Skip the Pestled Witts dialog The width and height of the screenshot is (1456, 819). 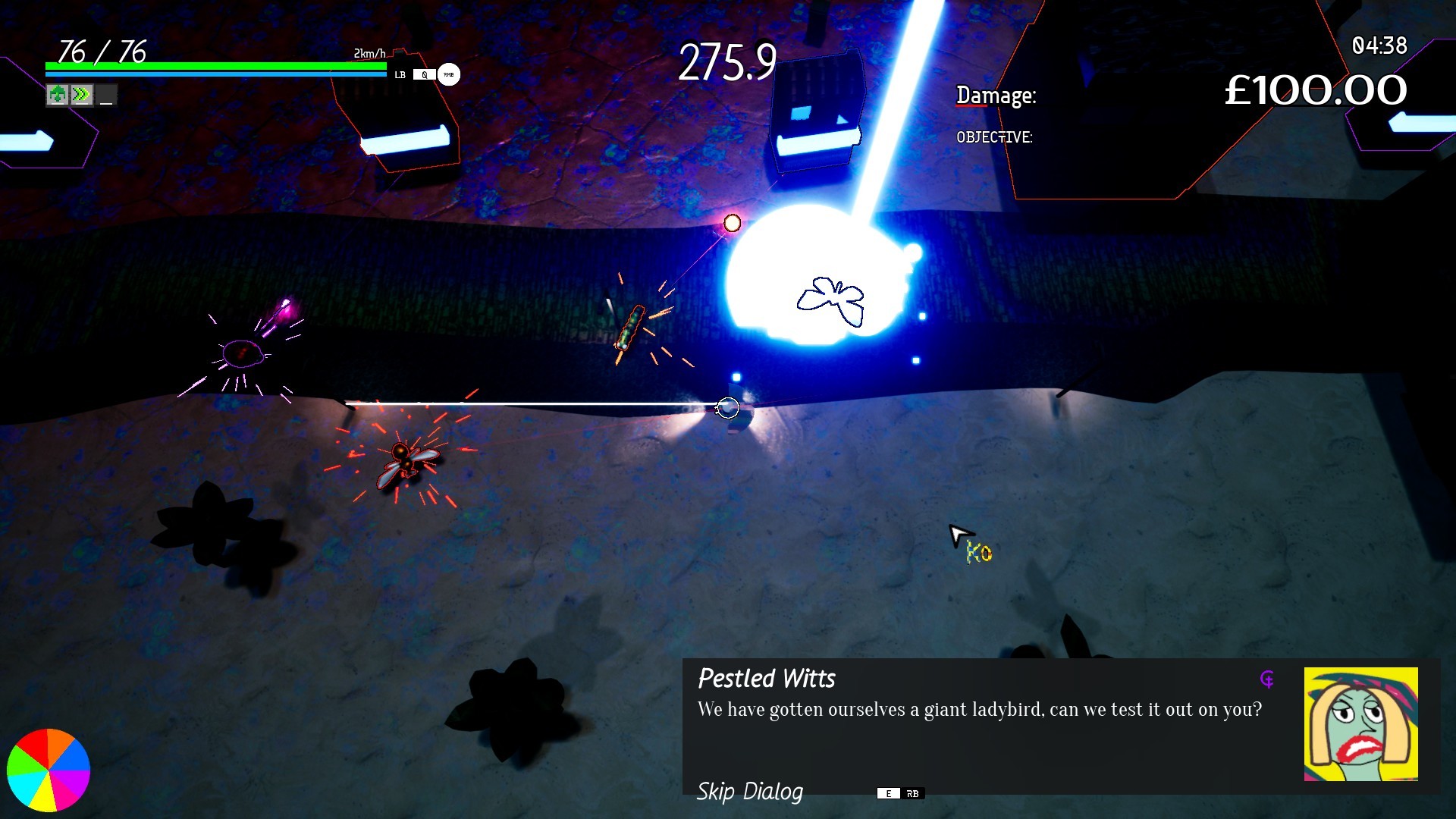(749, 792)
